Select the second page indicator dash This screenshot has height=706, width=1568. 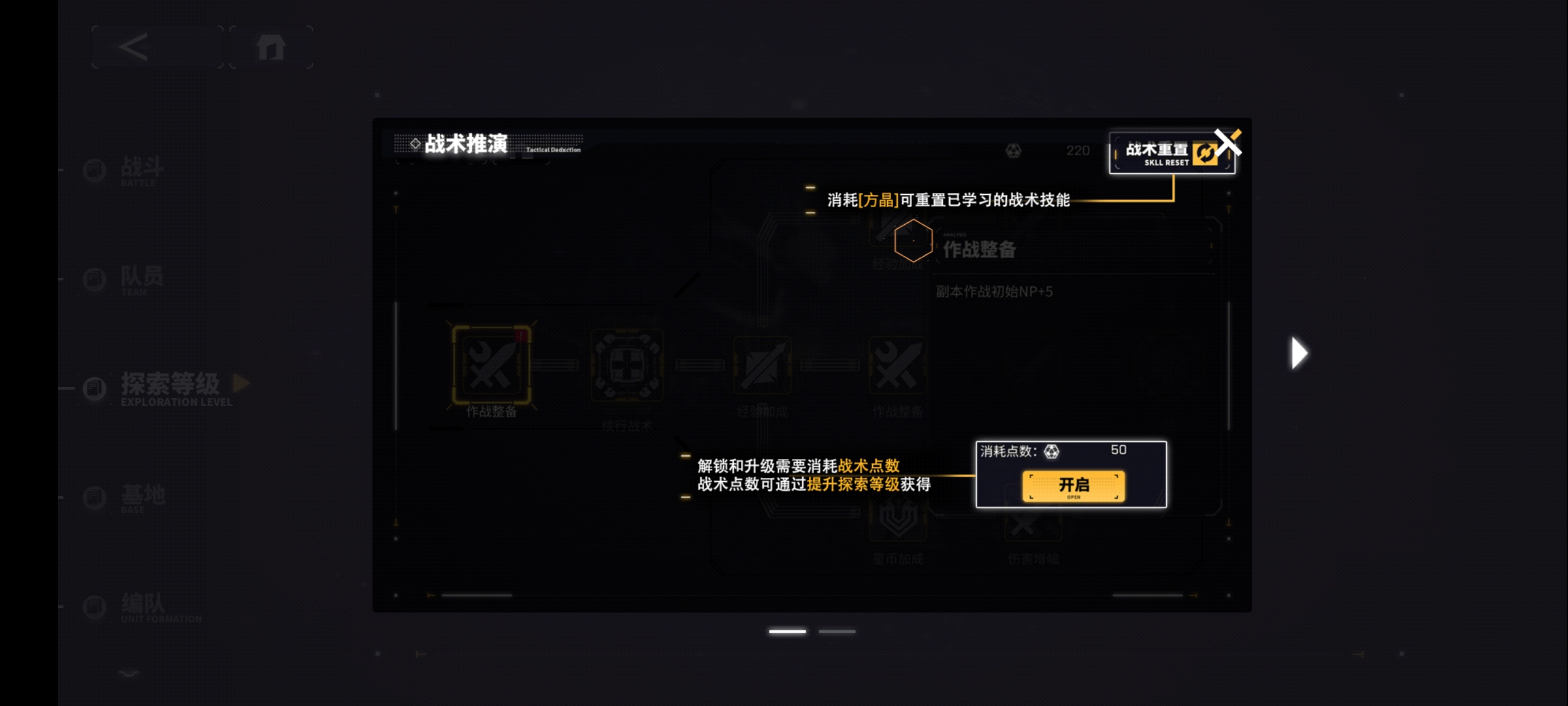[x=837, y=631]
